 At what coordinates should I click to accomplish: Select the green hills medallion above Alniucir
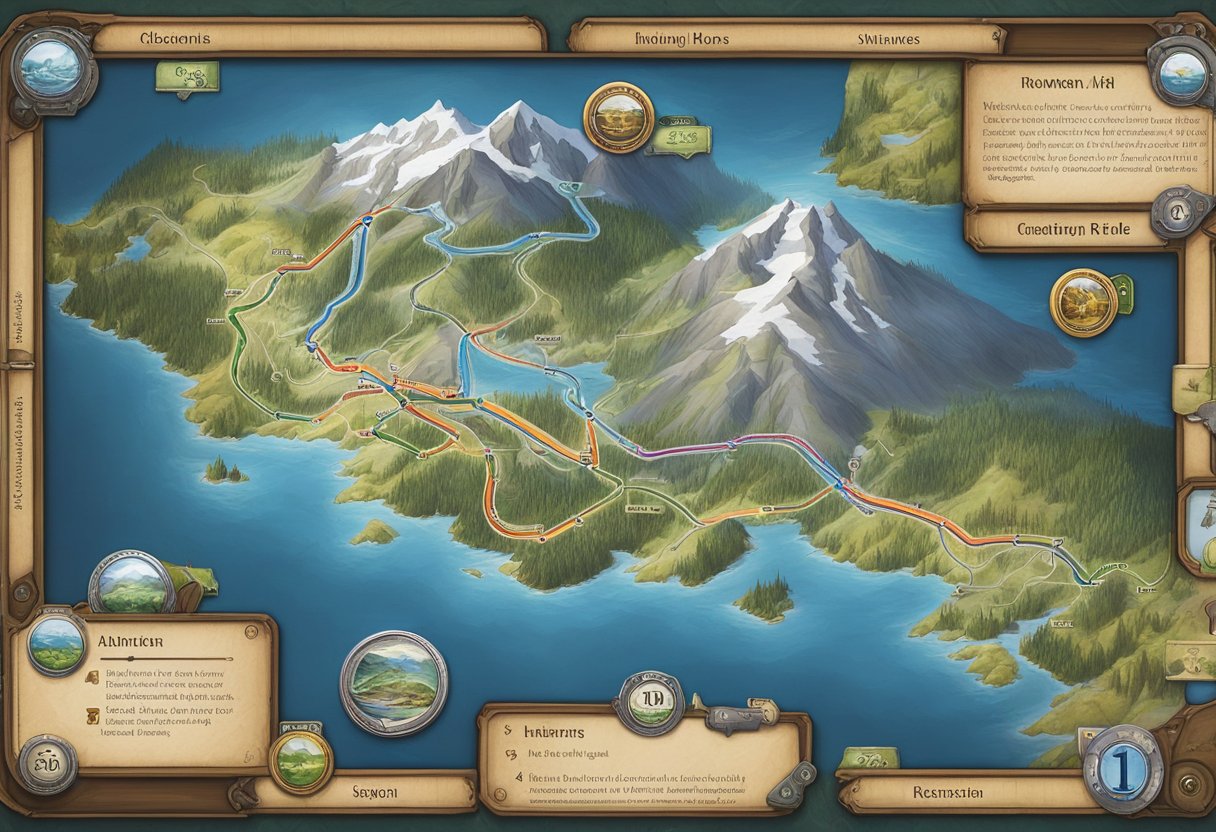pyautogui.click(x=131, y=583)
